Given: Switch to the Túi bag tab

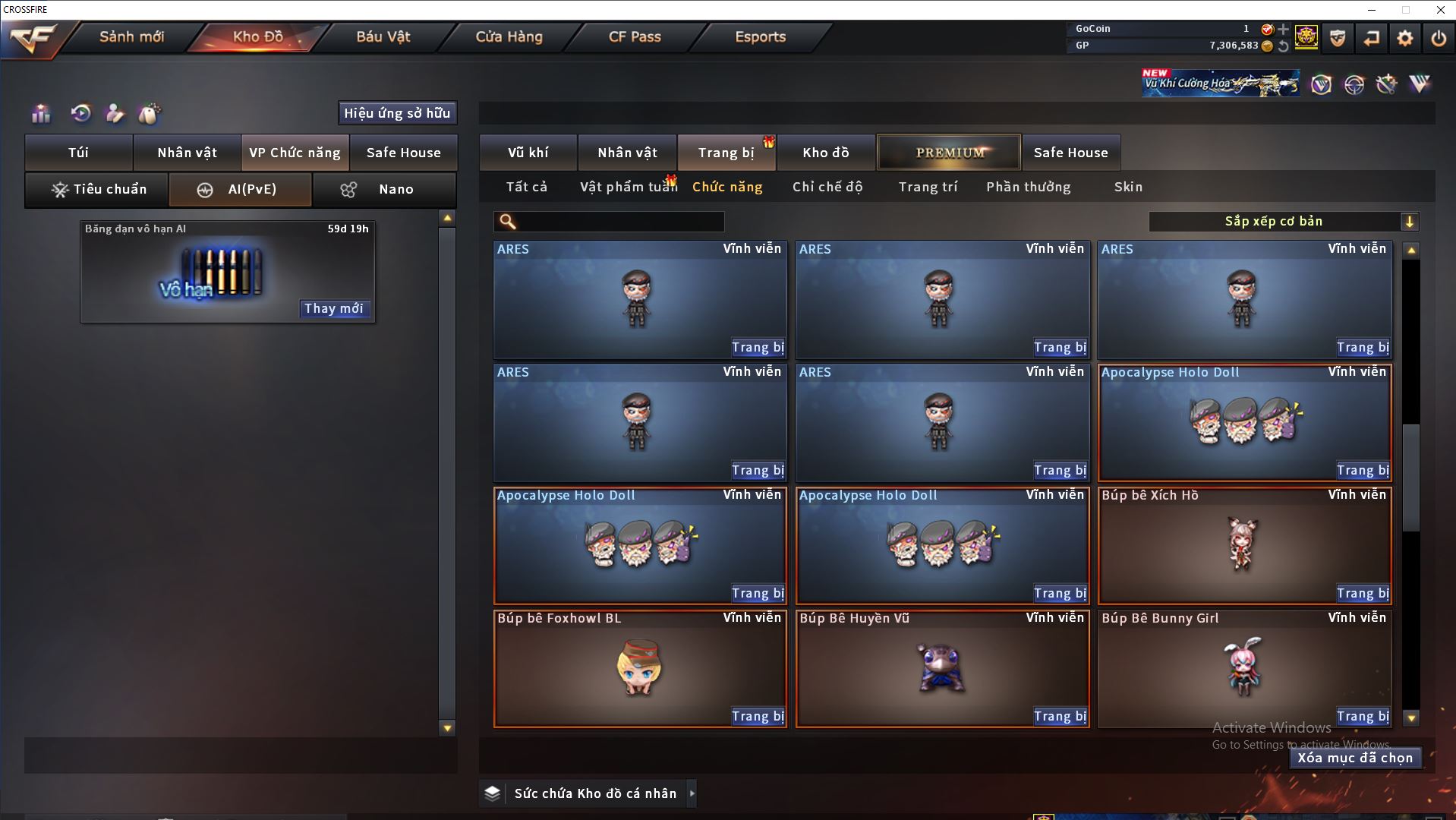Looking at the screenshot, I should tap(79, 153).
